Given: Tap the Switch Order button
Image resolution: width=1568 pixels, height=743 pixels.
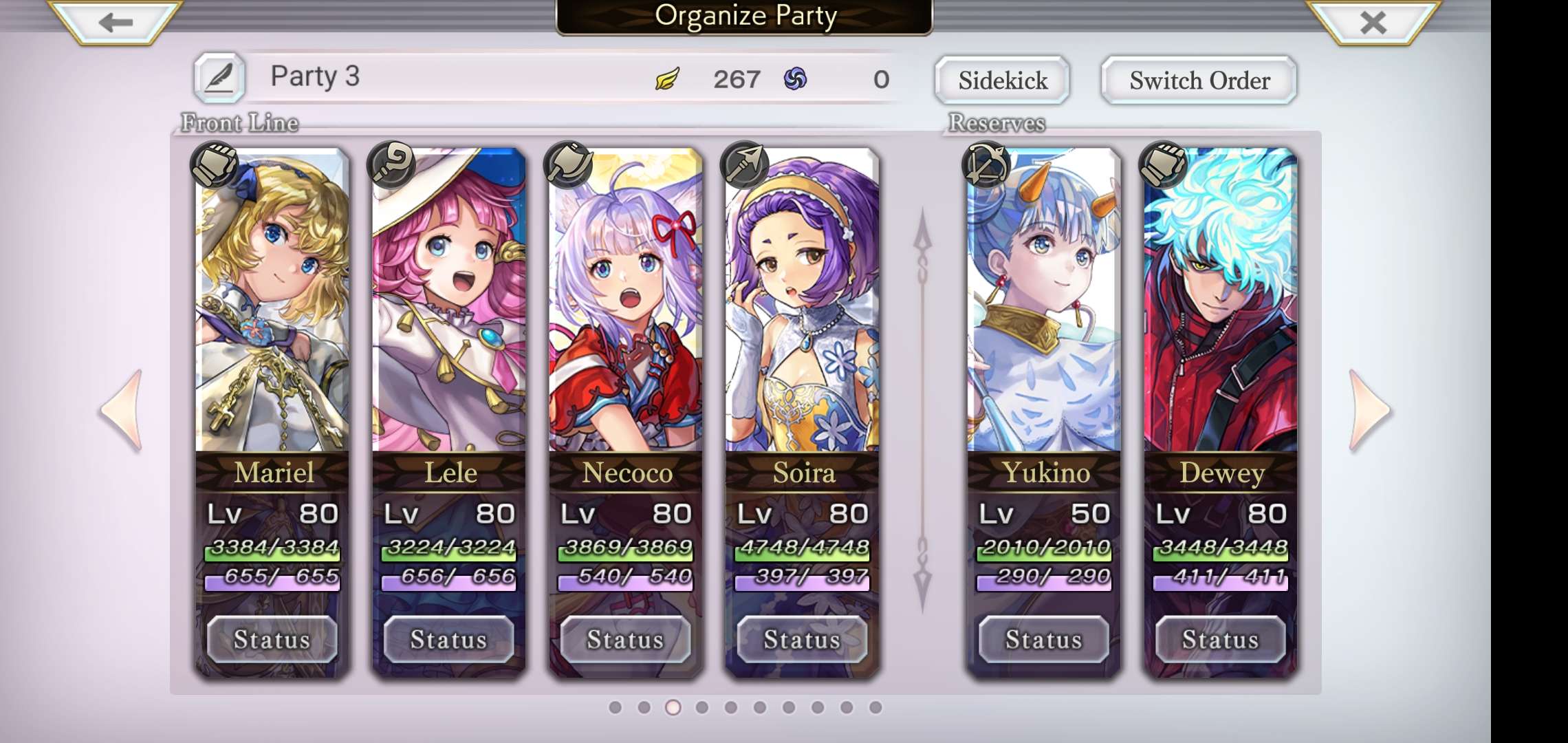Looking at the screenshot, I should 1199,80.
